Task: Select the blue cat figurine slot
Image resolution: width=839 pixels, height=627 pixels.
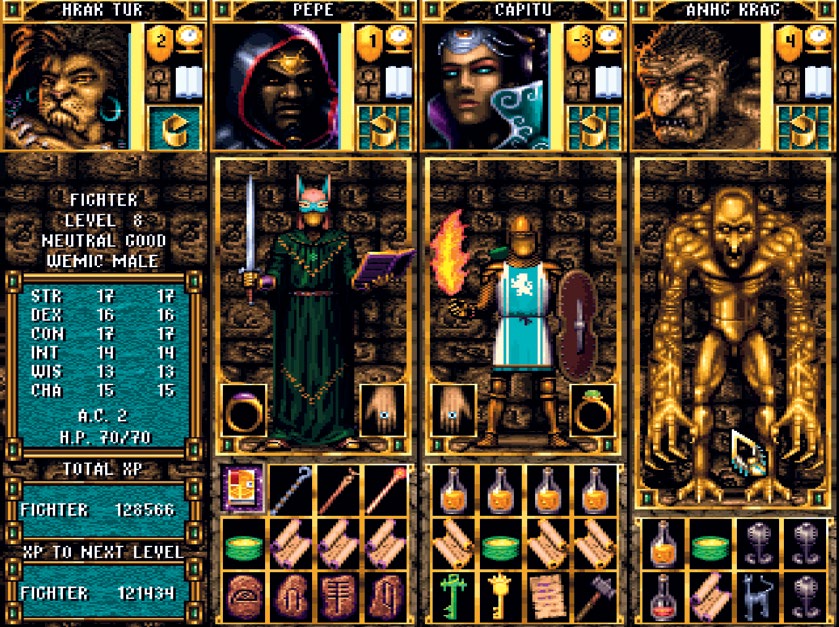Action: pos(757,595)
